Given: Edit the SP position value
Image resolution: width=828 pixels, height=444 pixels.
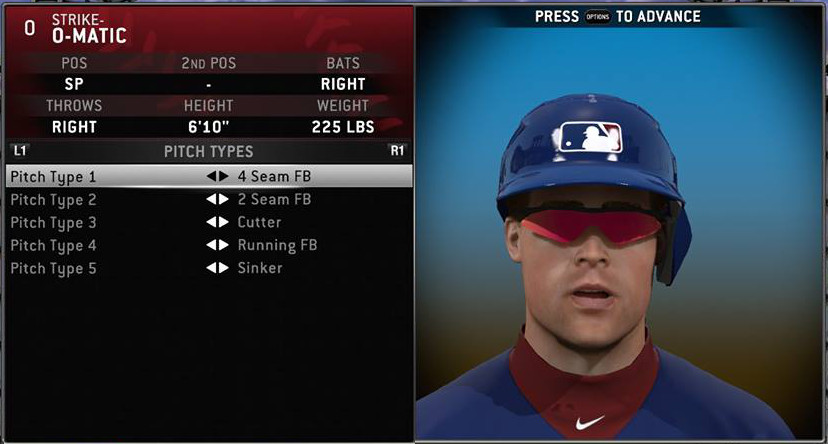Looking at the screenshot, I should [x=75, y=84].
